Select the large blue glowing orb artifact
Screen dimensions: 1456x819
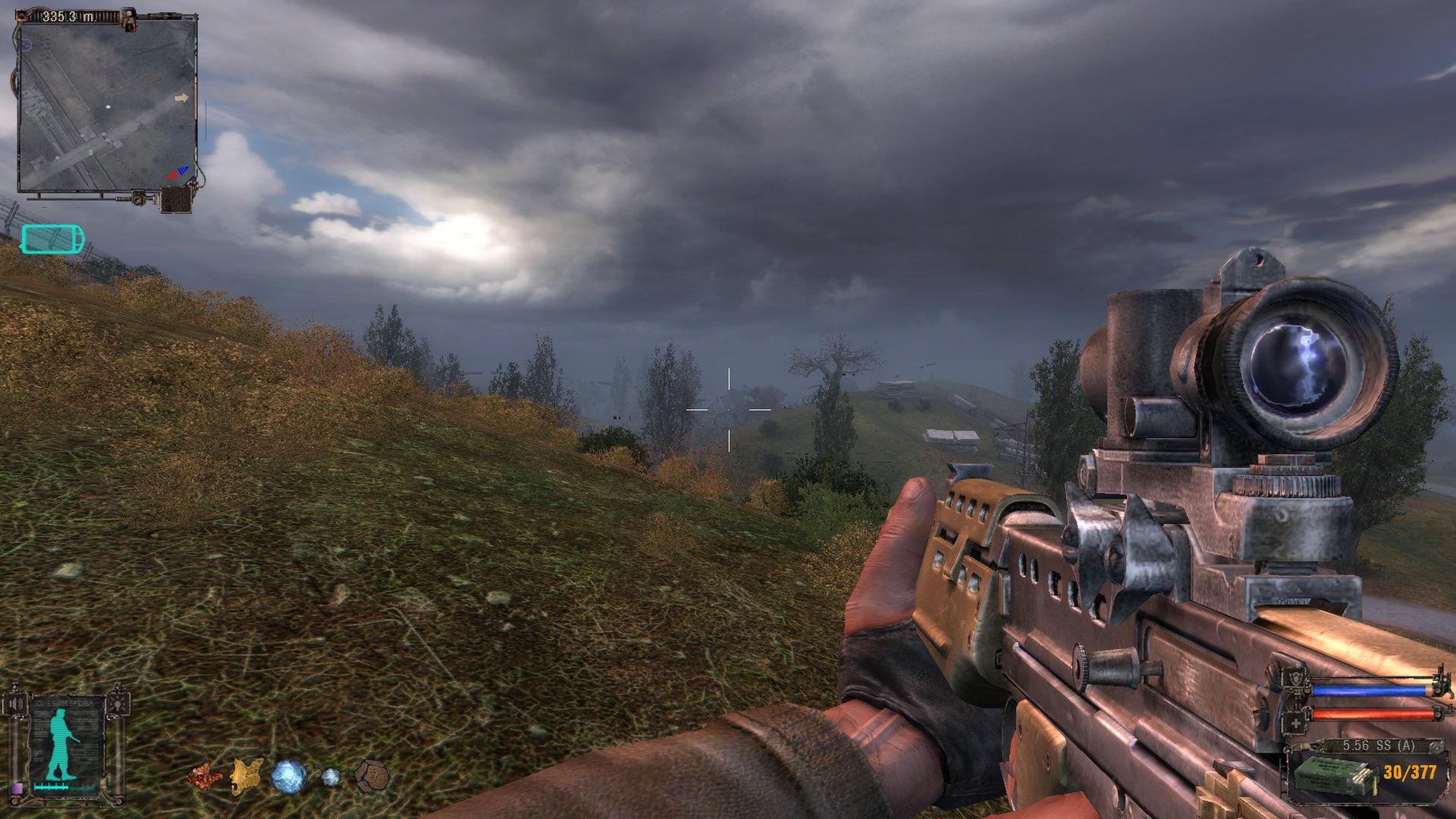[x=289, y=777]
